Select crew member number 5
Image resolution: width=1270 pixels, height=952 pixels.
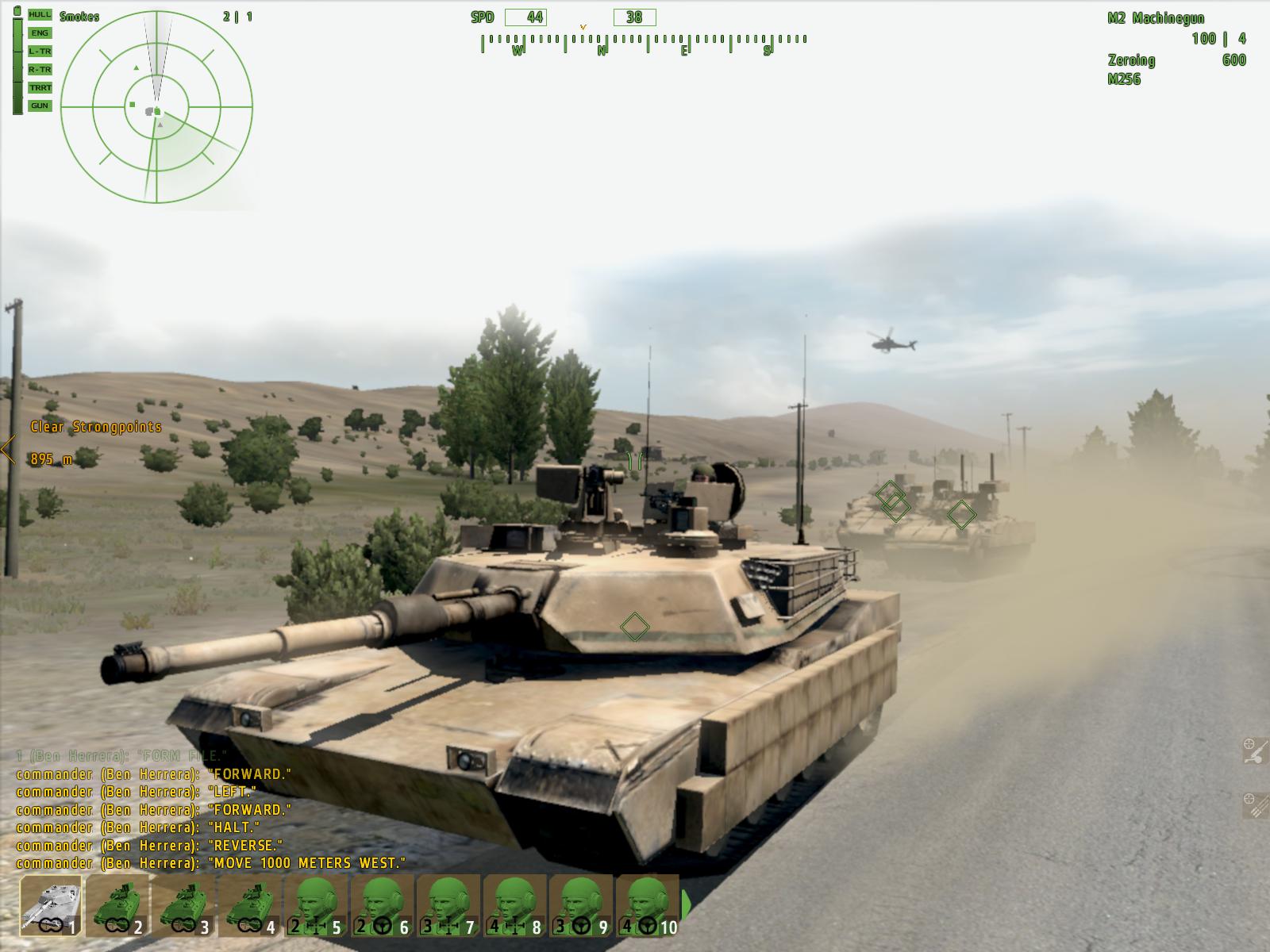click(317, 904)
